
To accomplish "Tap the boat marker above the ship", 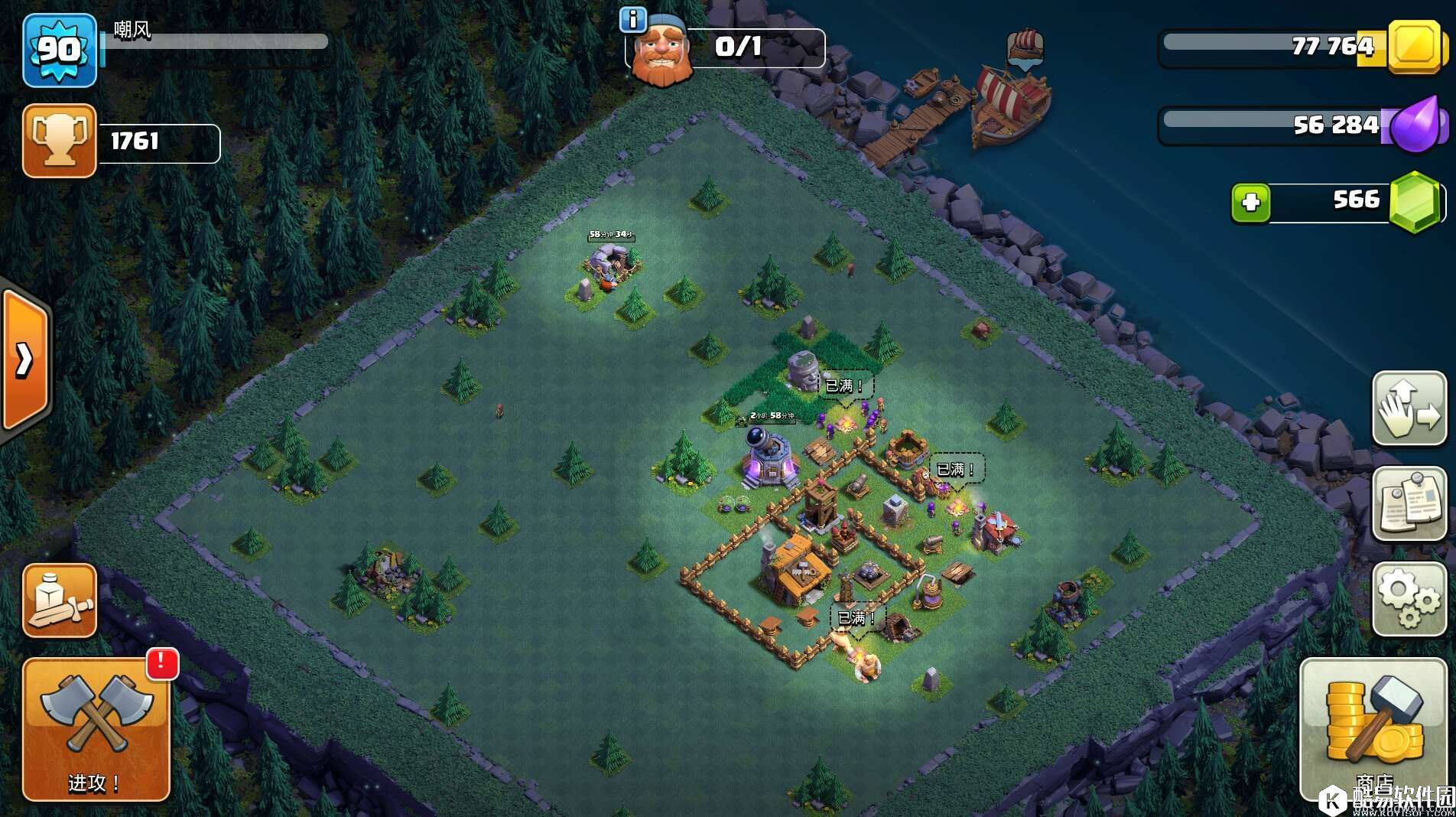I will [x=1025, y=47].
